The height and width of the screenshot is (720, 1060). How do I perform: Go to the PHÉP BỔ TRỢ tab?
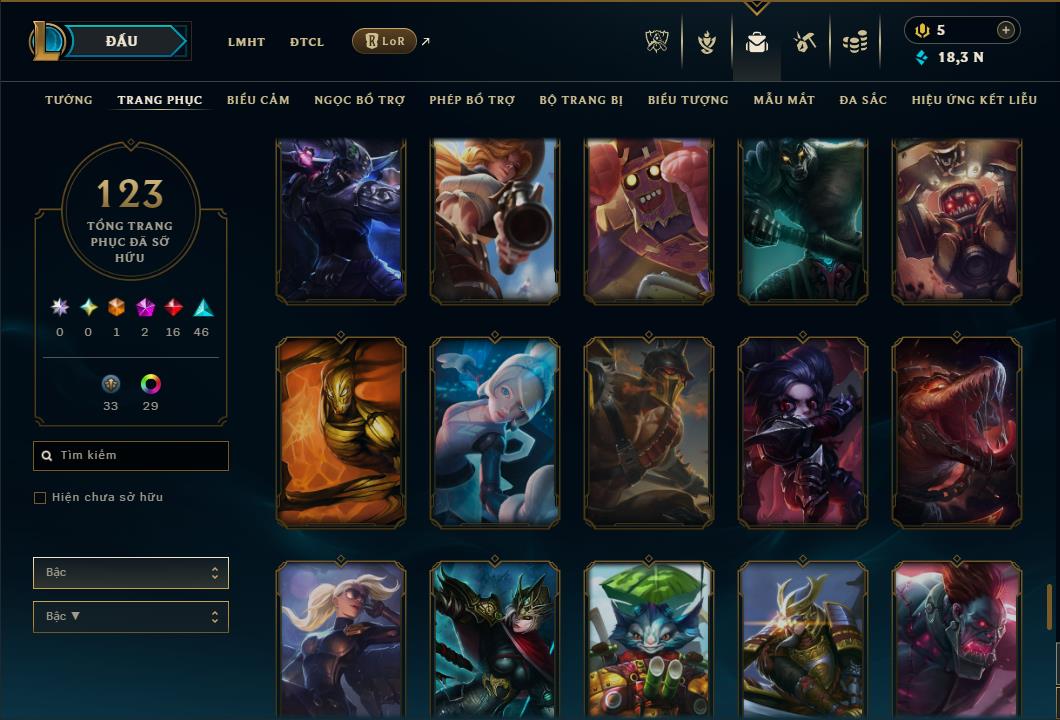472,100
